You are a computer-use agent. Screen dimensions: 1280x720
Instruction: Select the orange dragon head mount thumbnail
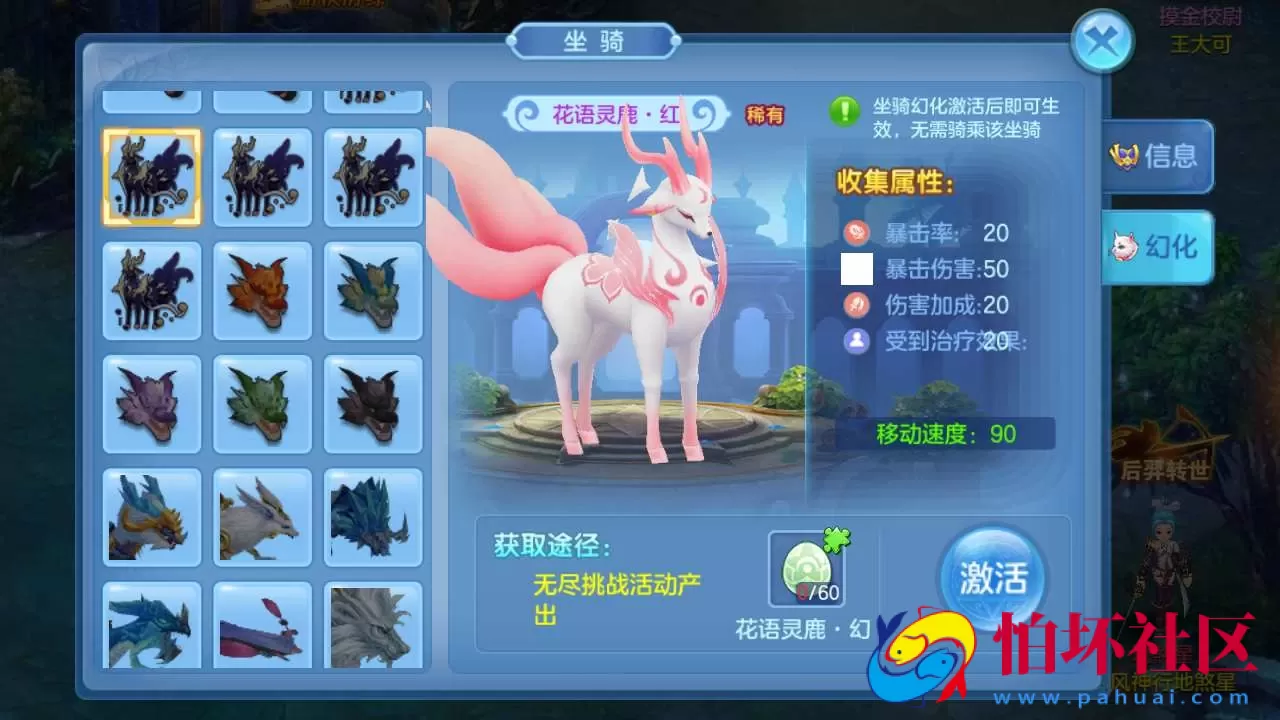click(x=262, y=292)
